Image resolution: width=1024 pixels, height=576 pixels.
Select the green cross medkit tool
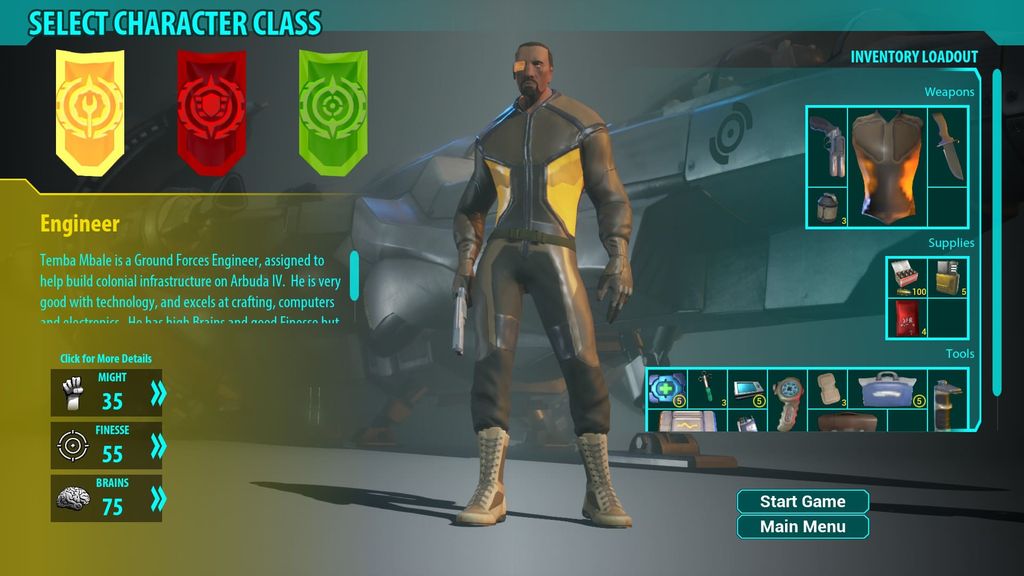coord(667,388)
